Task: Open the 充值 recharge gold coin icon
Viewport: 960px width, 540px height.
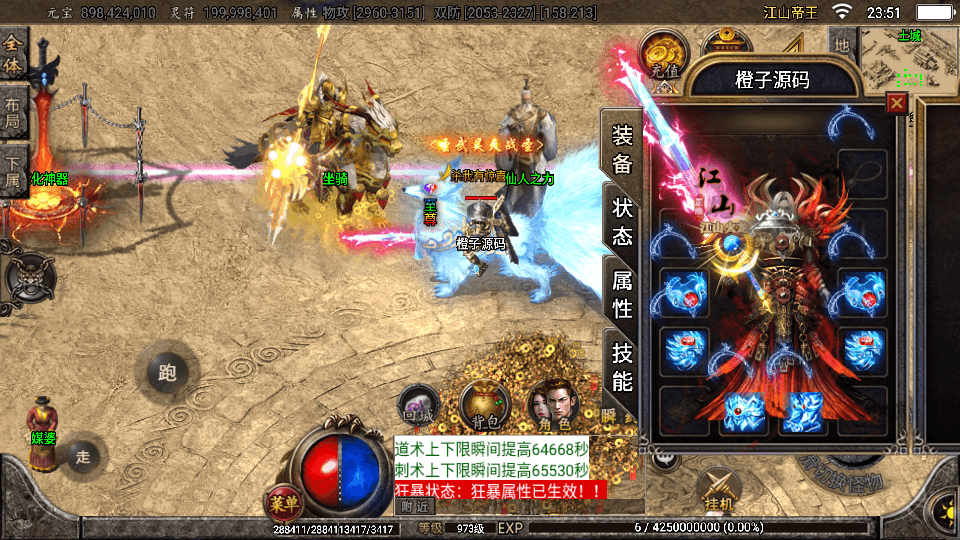Action: point(663,56)
